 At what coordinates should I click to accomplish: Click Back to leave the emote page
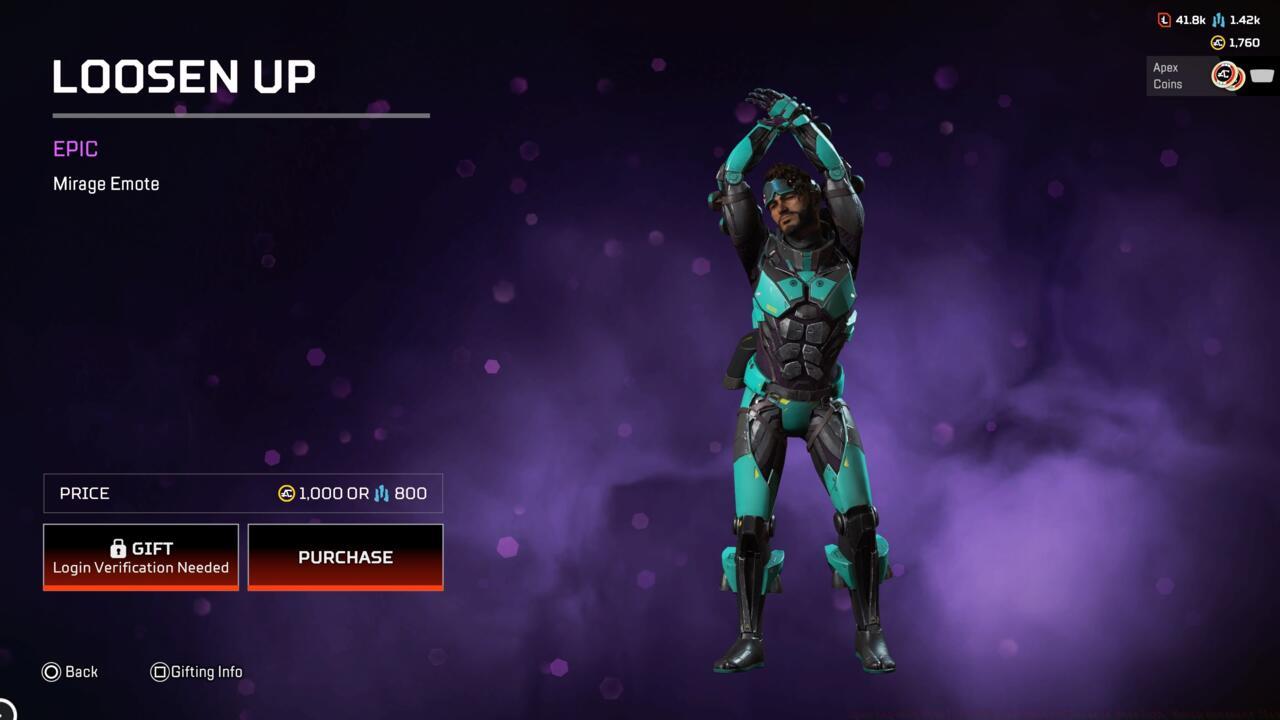coord(70,672)
